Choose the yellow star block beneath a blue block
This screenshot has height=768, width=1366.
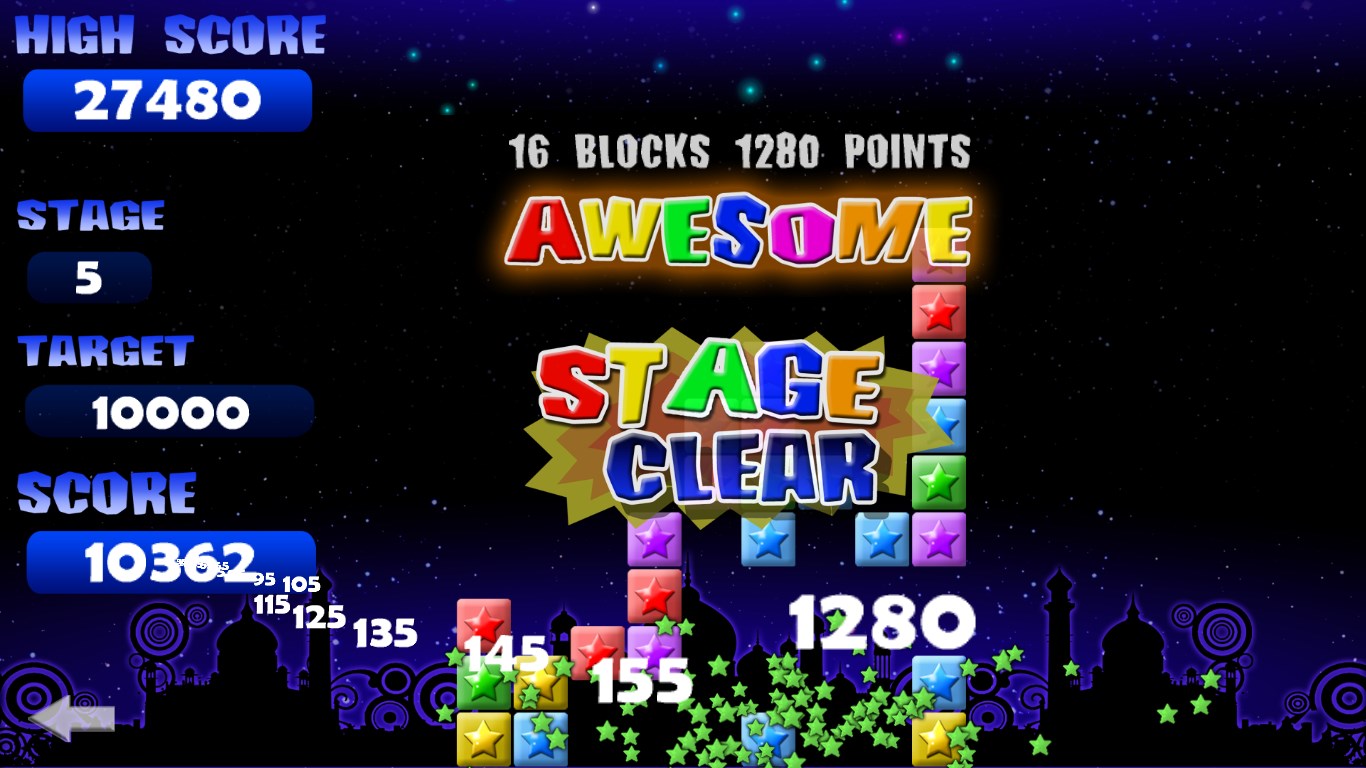[938, 740]
